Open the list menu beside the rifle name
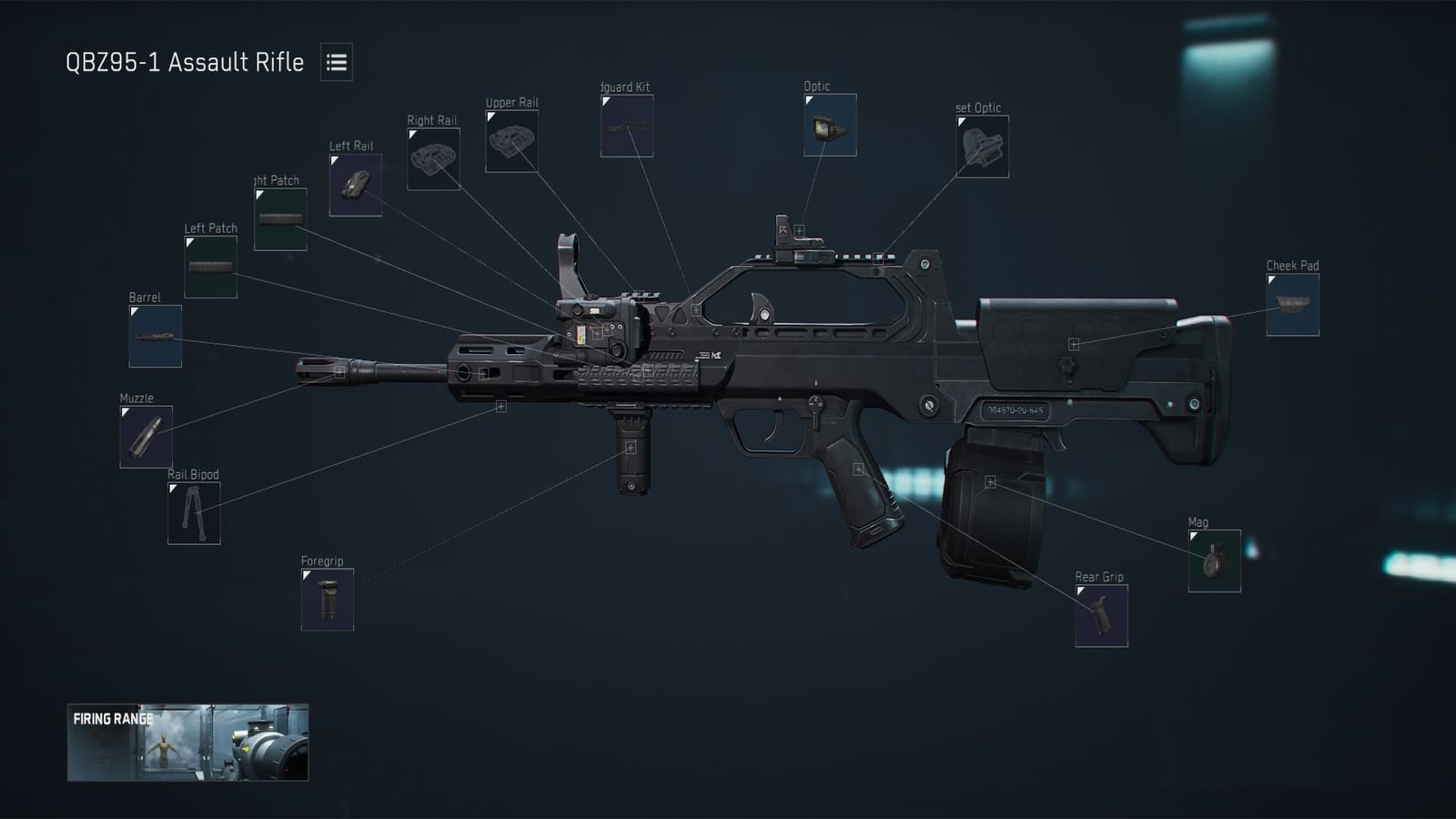Viewport: 1456px width, 819px height. tap(337, 64)
